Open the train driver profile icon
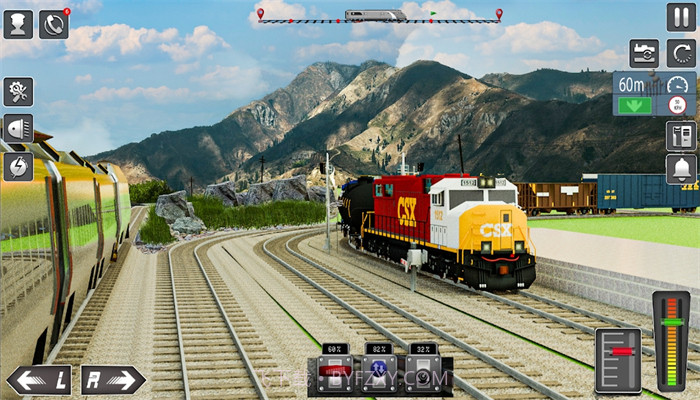The width and height of the screenshot is (700, 400). [18, 23]
